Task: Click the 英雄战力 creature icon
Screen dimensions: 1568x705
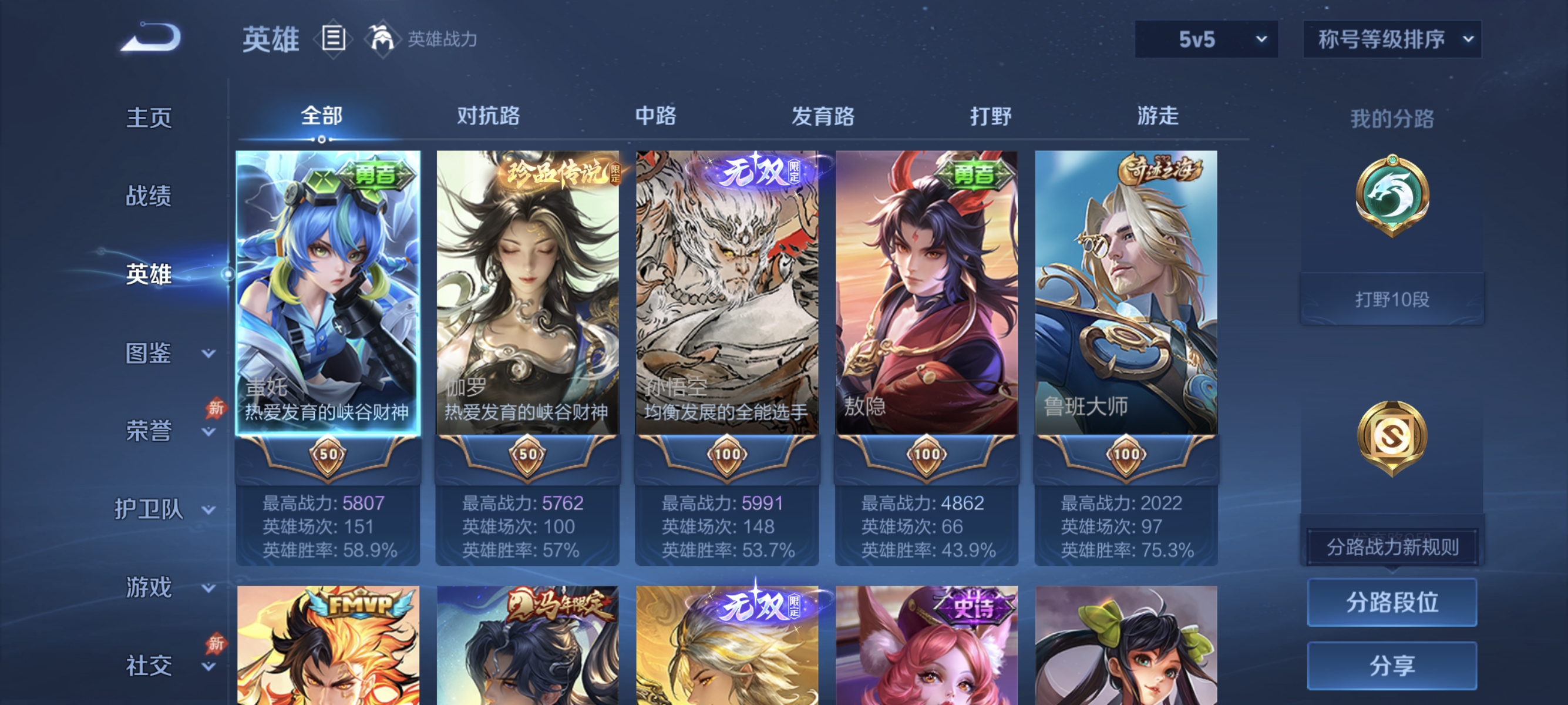Action: [383, 38]
